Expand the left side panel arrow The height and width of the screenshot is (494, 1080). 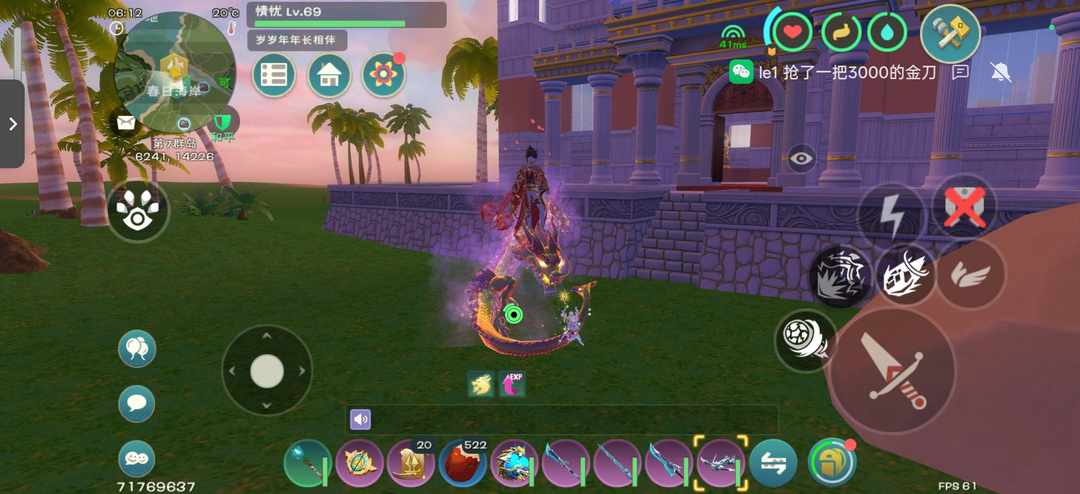pyautogui.click(x=12, y=124)
